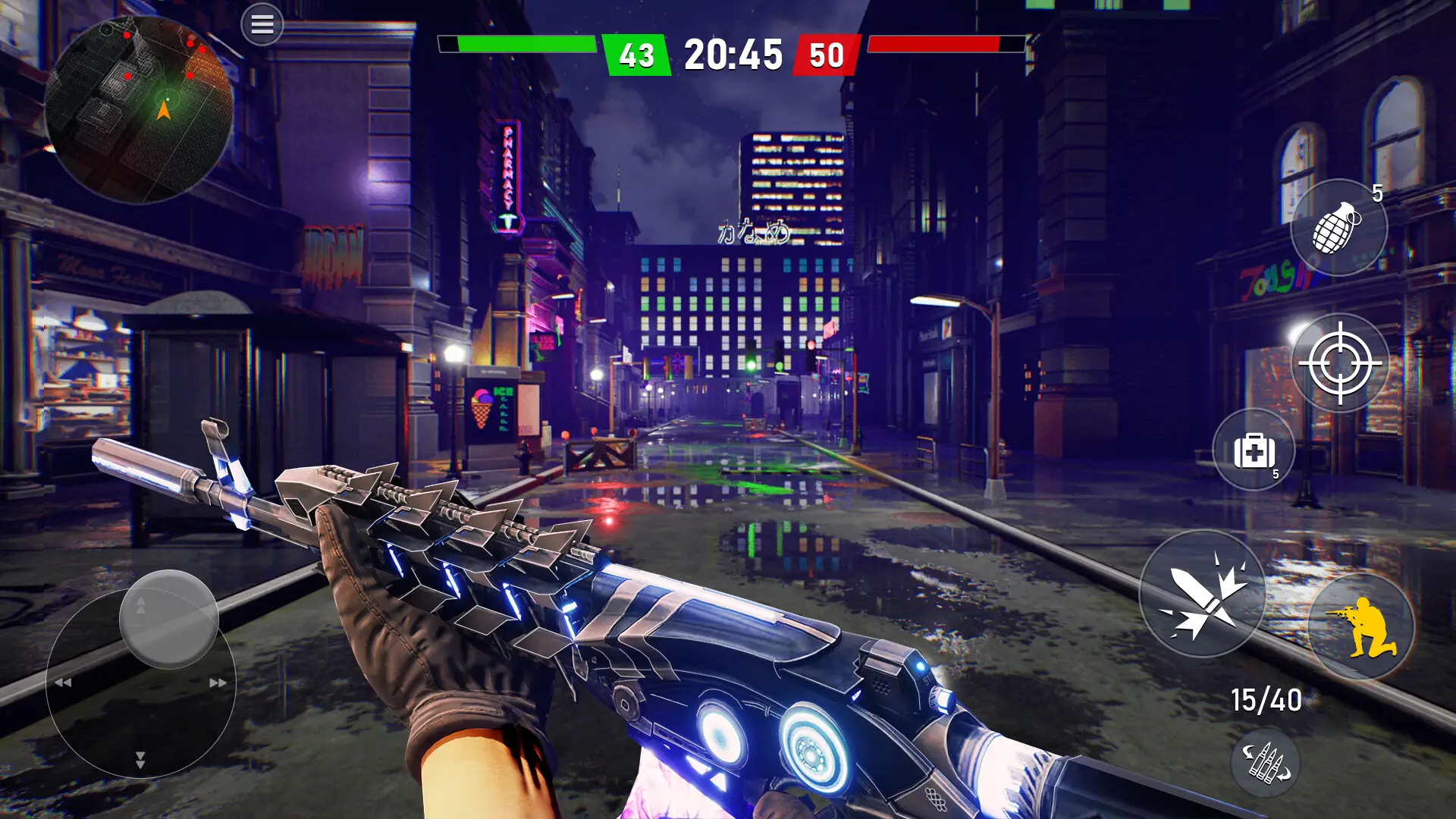1456x819 pixels.
Task: Throw a grenade
Action: click(1338, 227)
